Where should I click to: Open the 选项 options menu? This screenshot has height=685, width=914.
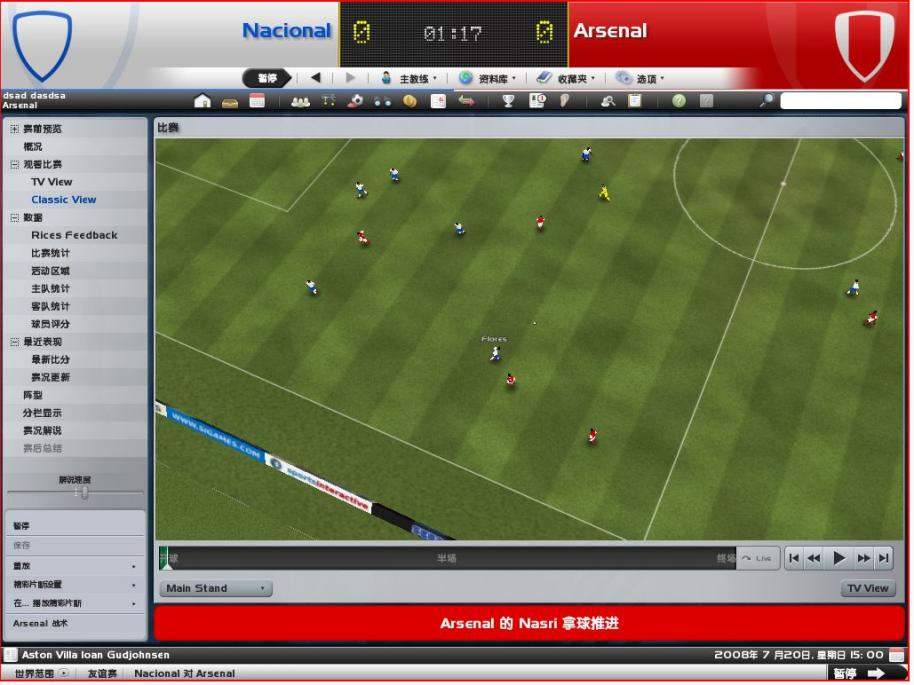[640, 78]
